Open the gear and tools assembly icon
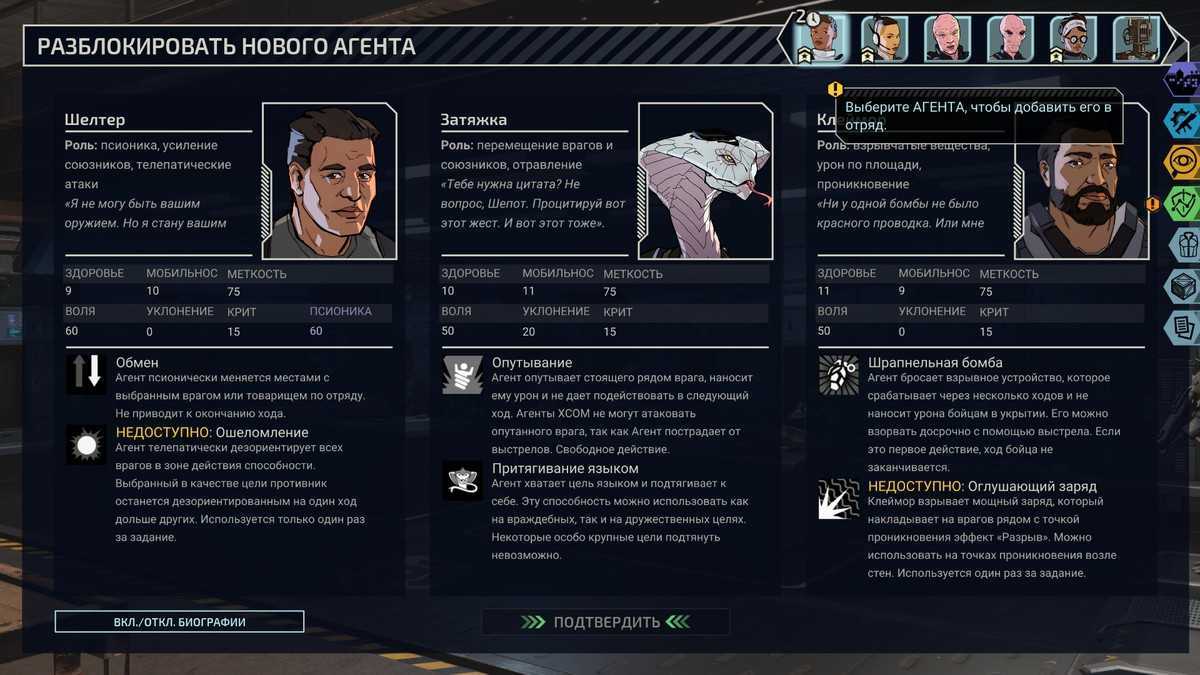1200x675 pixels. (x=1183, y=121)
